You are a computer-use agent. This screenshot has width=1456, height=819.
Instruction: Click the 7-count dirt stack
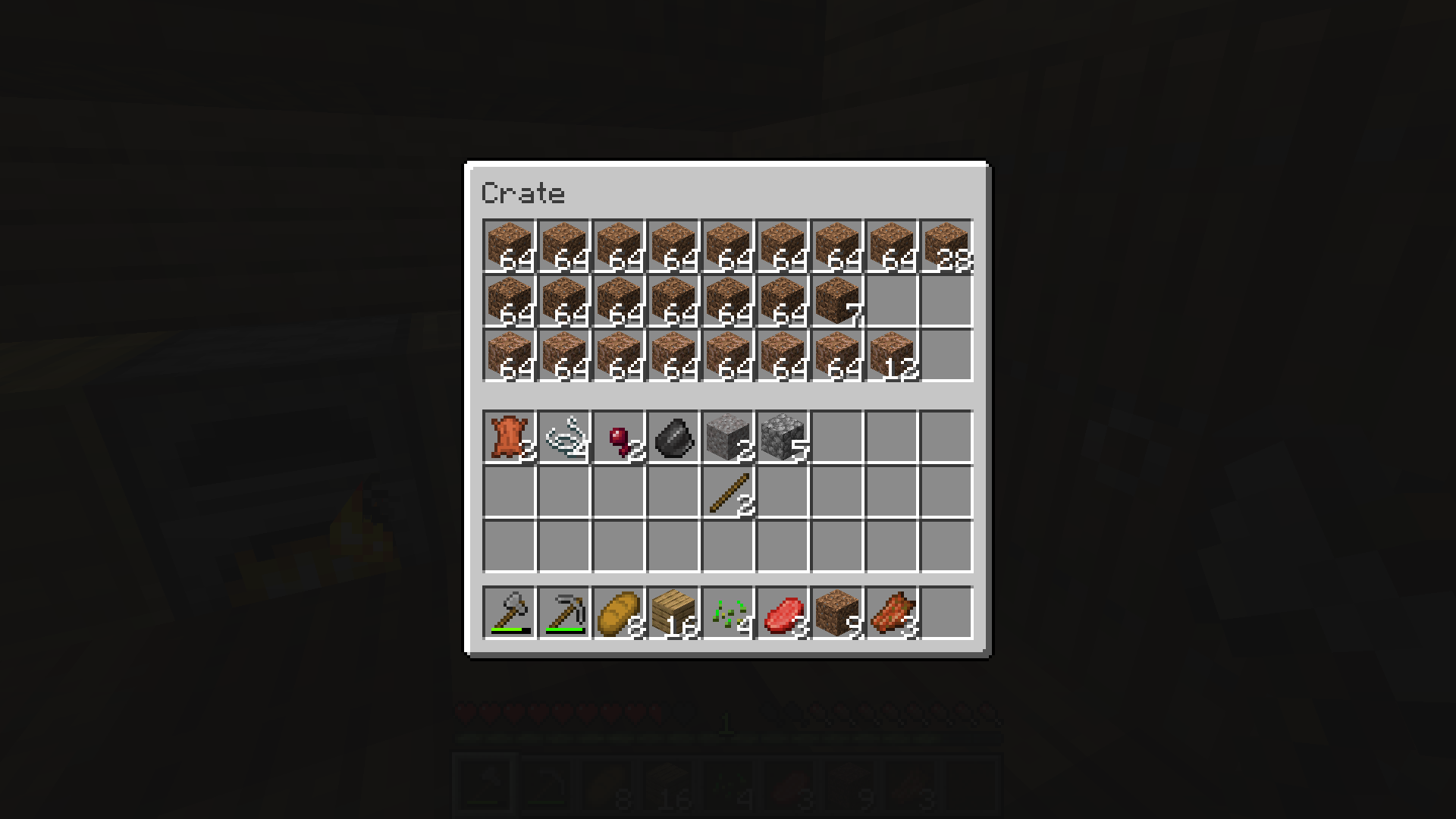pyautogui.click(x=836, y=300)
